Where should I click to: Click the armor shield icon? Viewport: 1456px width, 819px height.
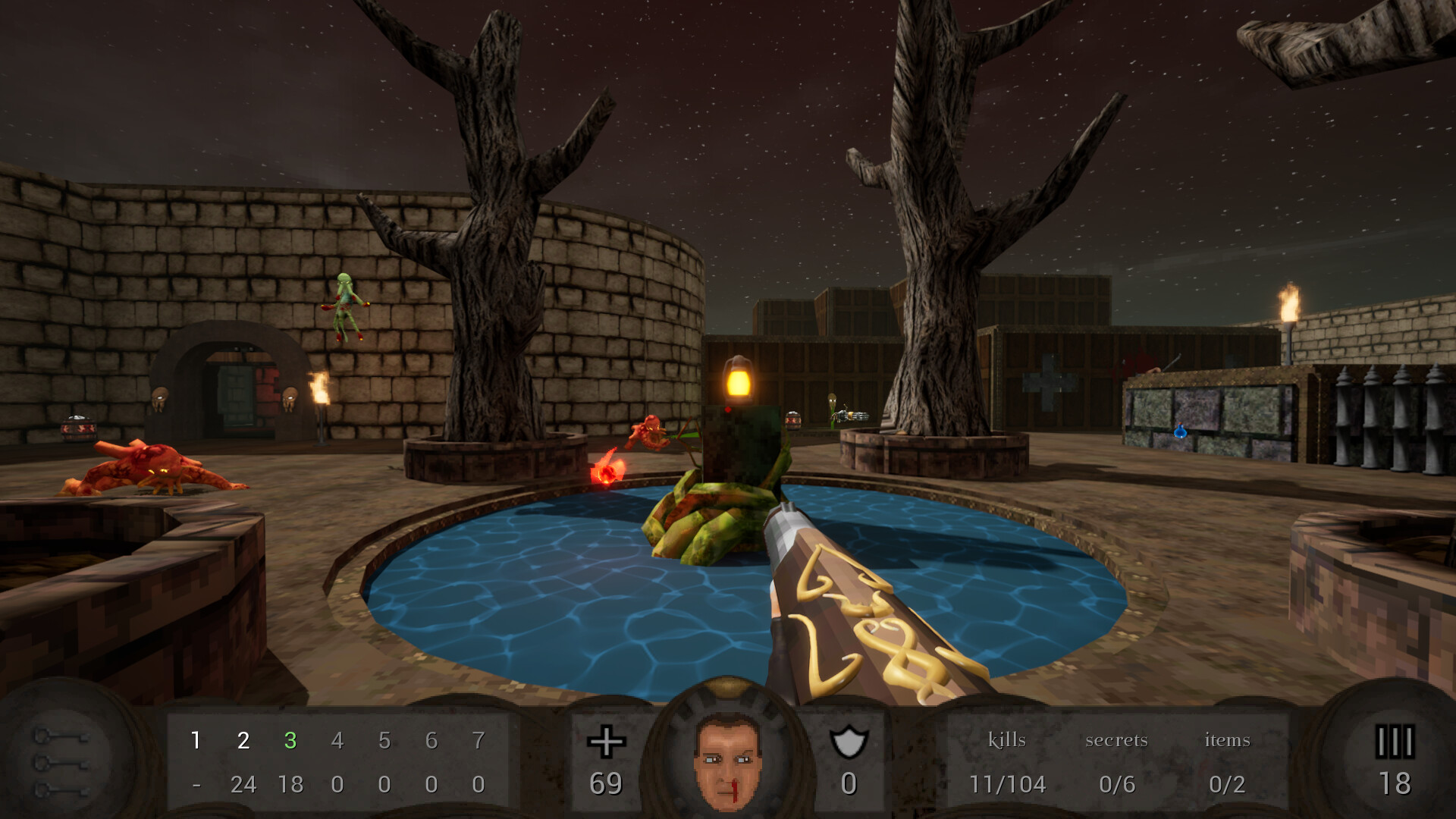(x=849, y=739)
